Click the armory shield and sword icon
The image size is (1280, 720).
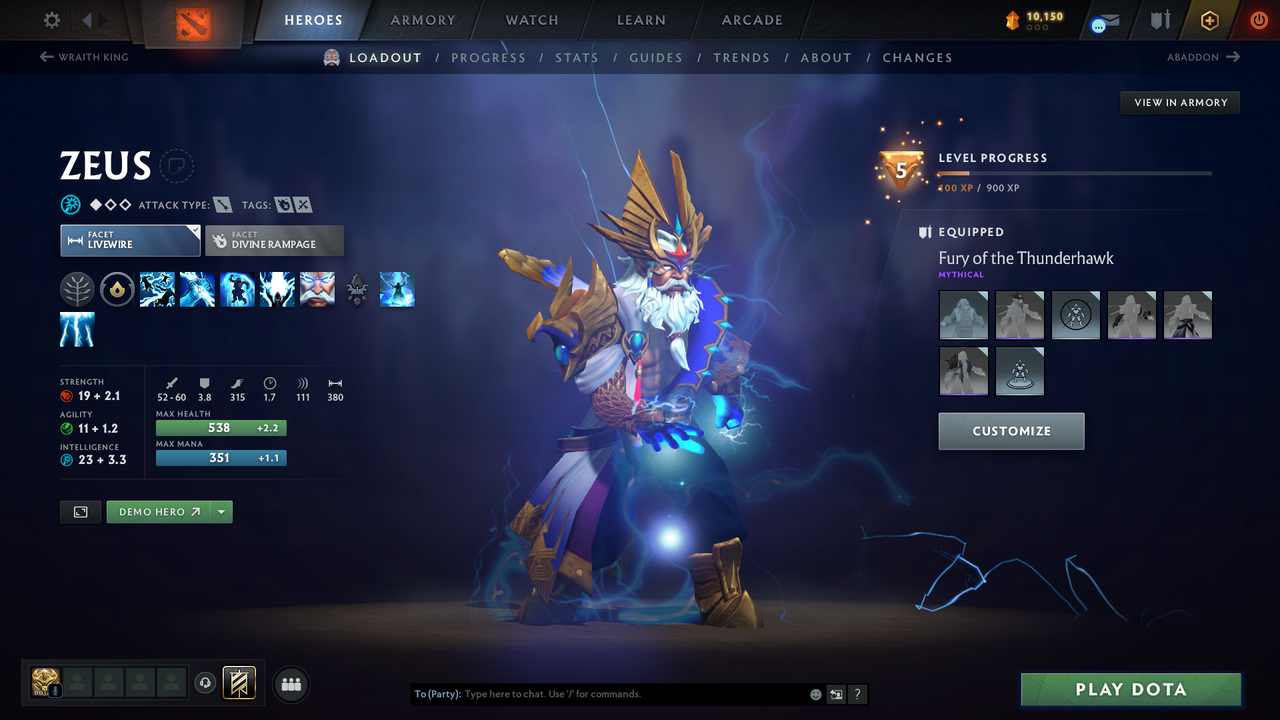(1160, 19)
